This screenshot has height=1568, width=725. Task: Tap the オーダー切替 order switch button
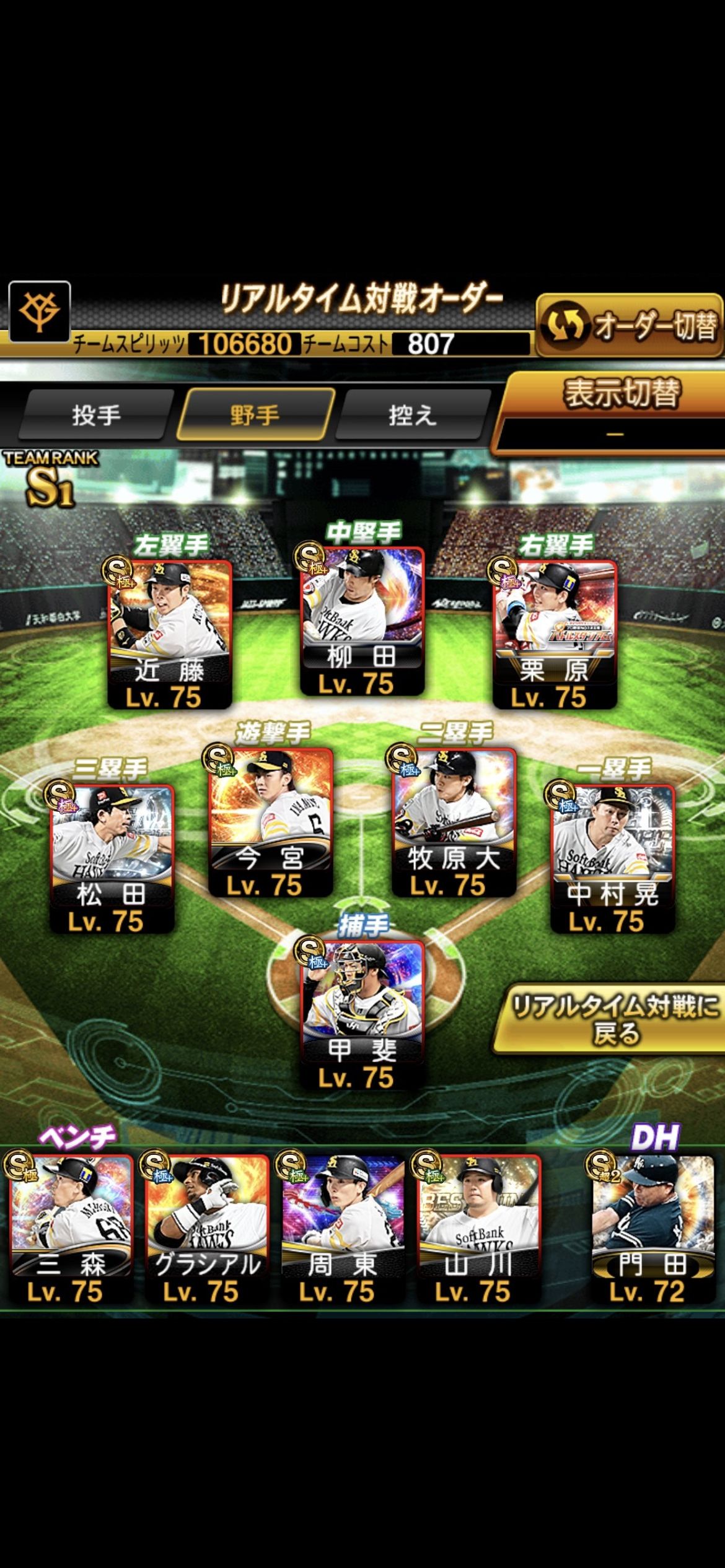pyautogui.click(x=628, y=326)
